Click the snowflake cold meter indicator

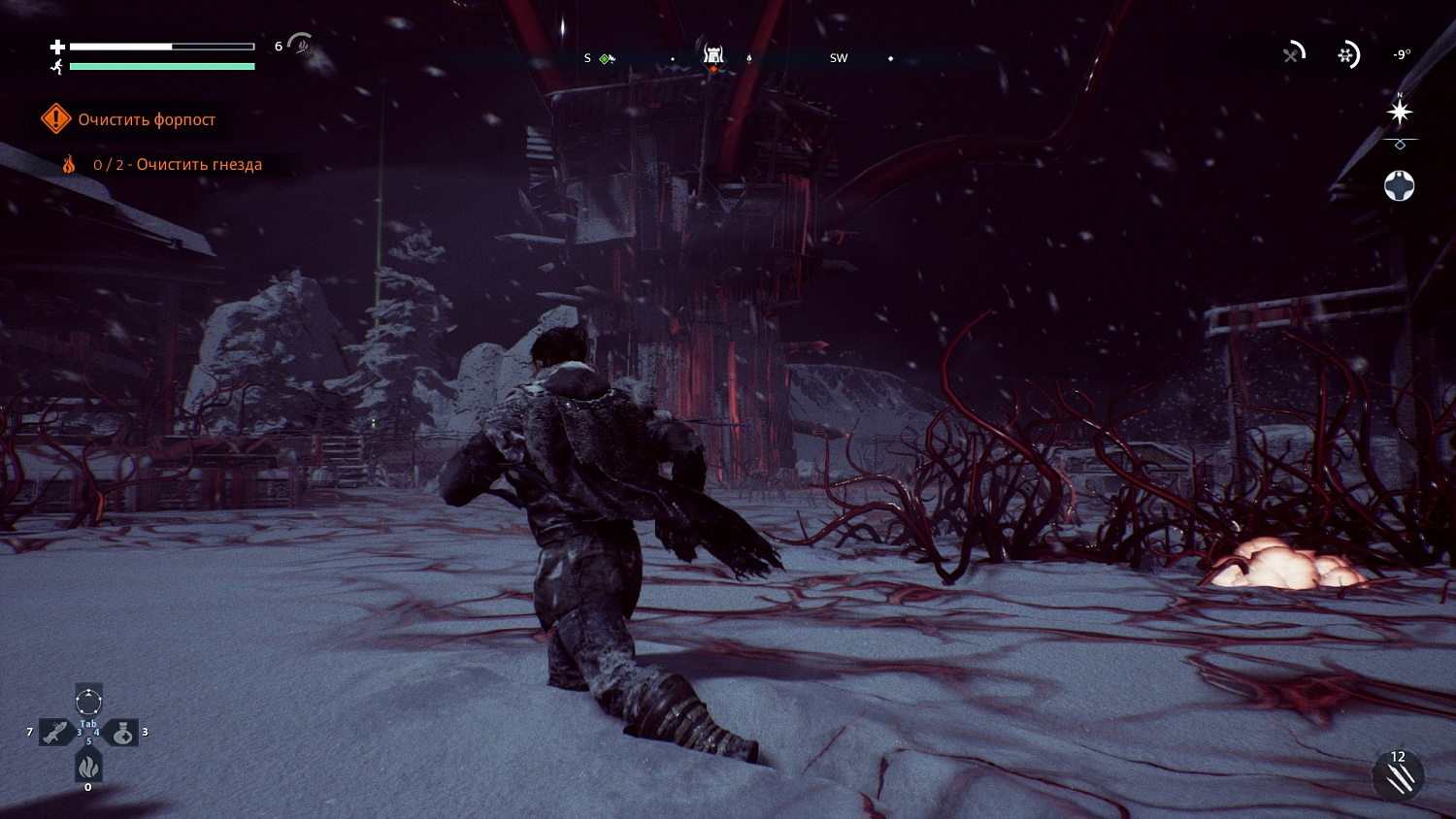(x=1346, y=55)
